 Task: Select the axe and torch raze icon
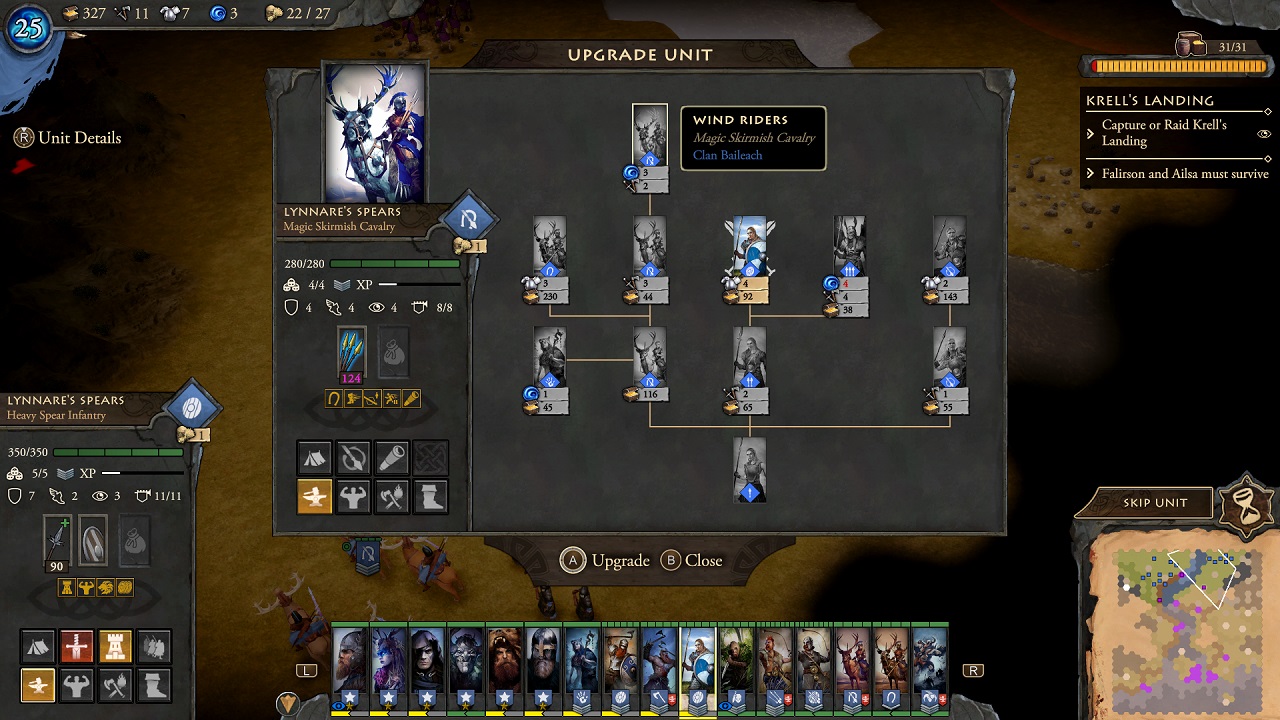[x=116, y=685]
